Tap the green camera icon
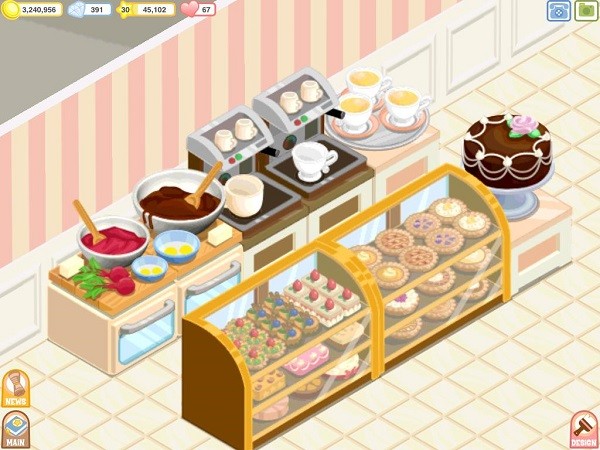This screenshot has width=600, height=450. coord(586,11)
